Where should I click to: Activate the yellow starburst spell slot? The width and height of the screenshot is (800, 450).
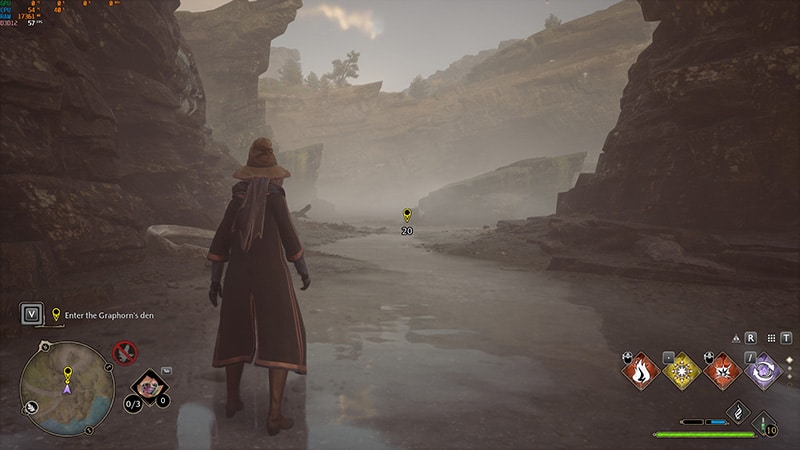click(681, 371)
